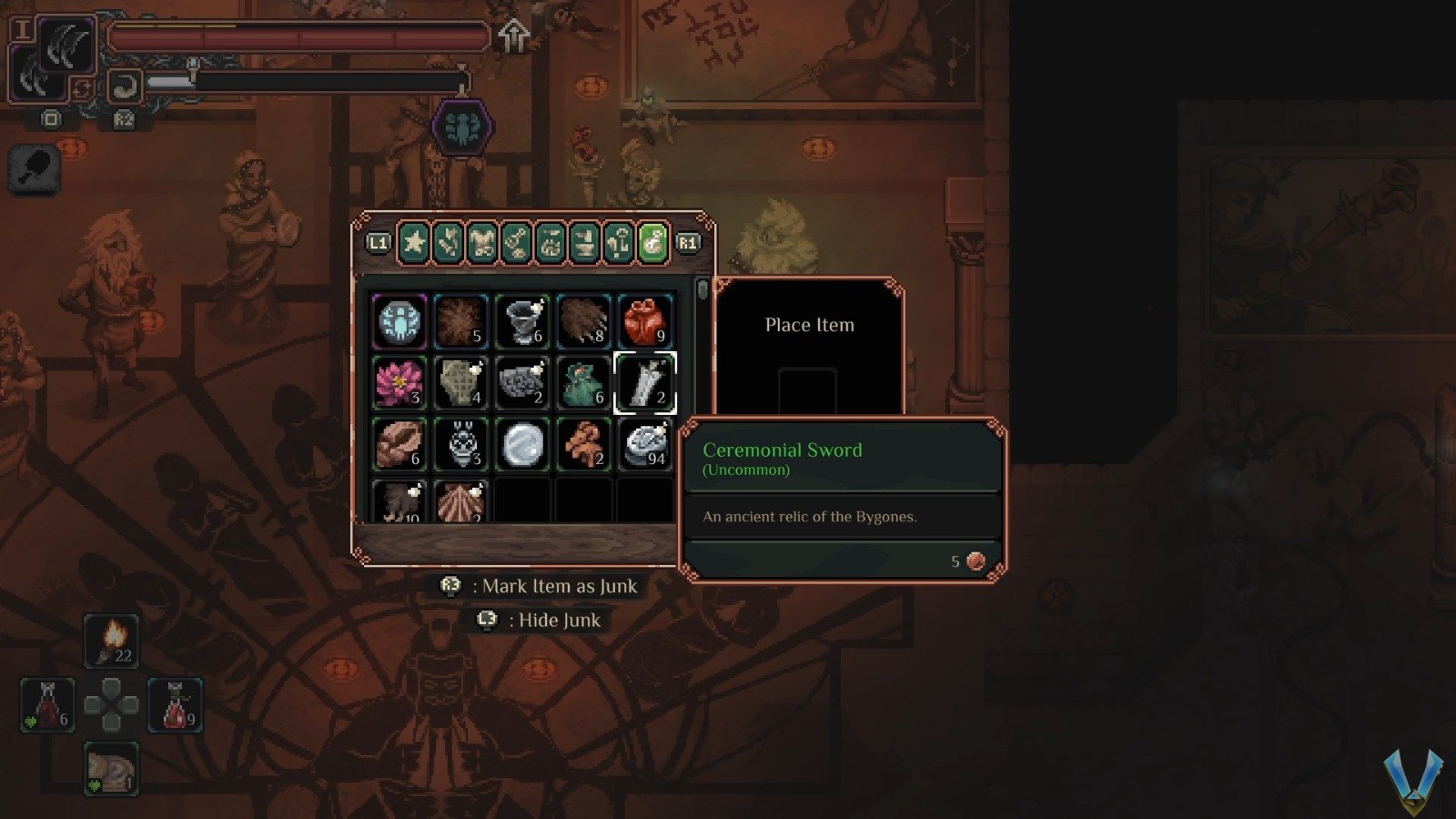Select the green sack item slot
The image size is (1456, 819).
point(583,383)
